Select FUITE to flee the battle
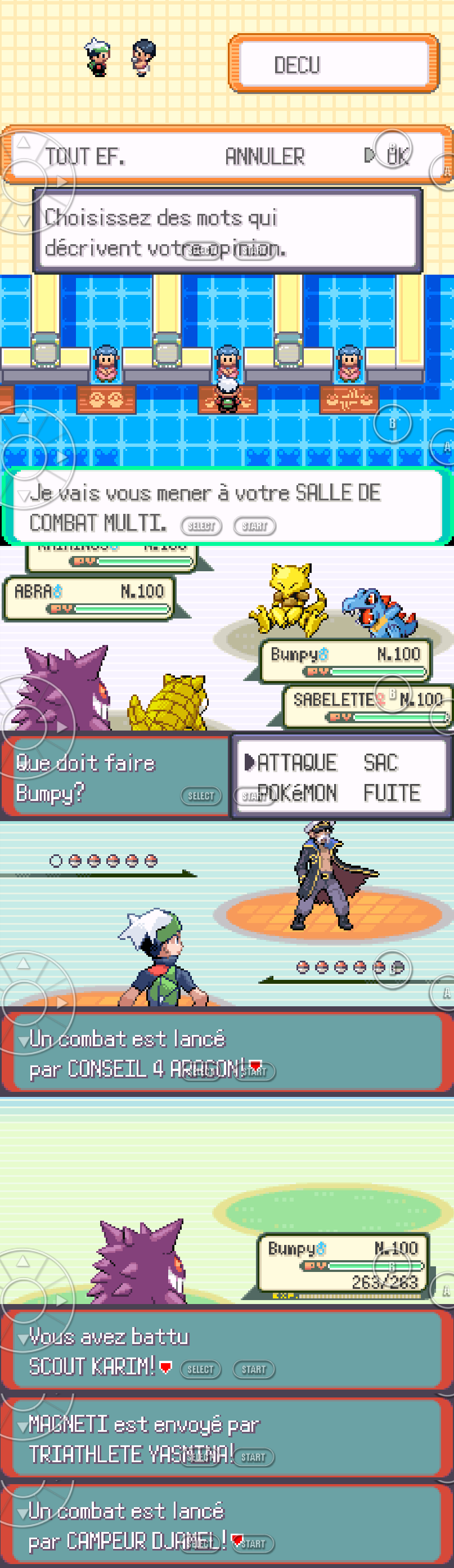454x1568 pixels. [392, 792]
